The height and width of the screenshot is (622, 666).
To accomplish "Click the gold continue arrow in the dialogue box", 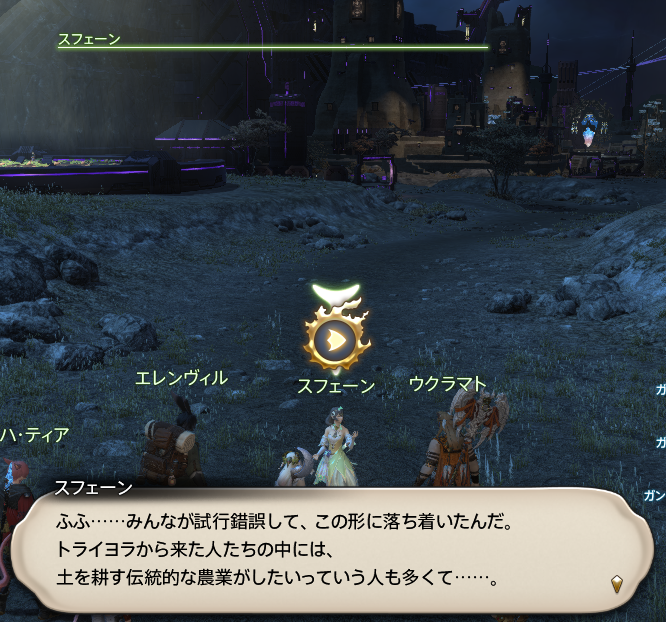I will [x=617, y=583].
